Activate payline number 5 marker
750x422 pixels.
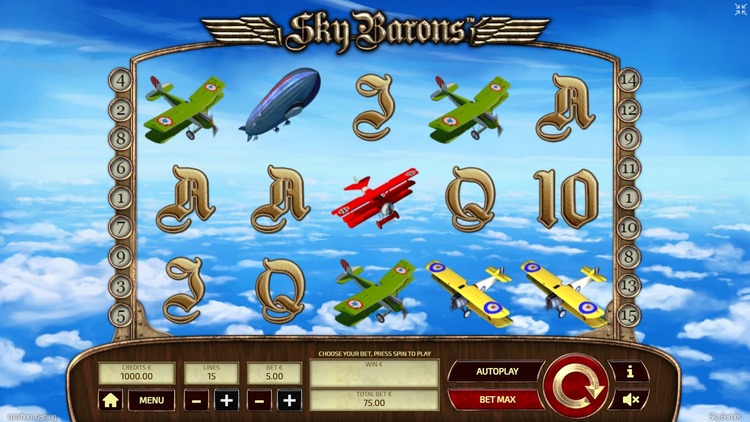(122, 316)
